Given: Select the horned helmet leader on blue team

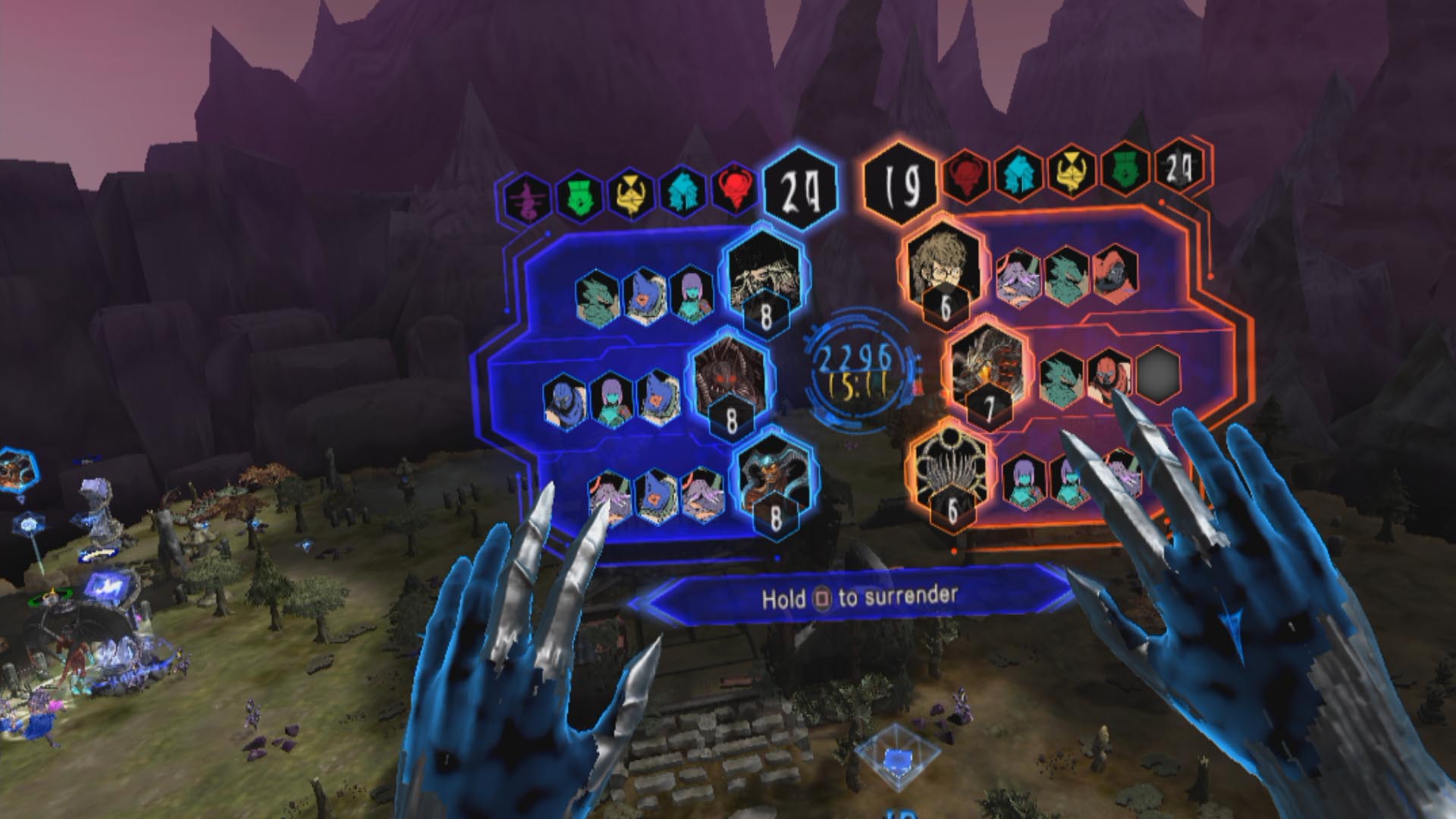Looking at the screenshot, I should click(x=773, y=475).
